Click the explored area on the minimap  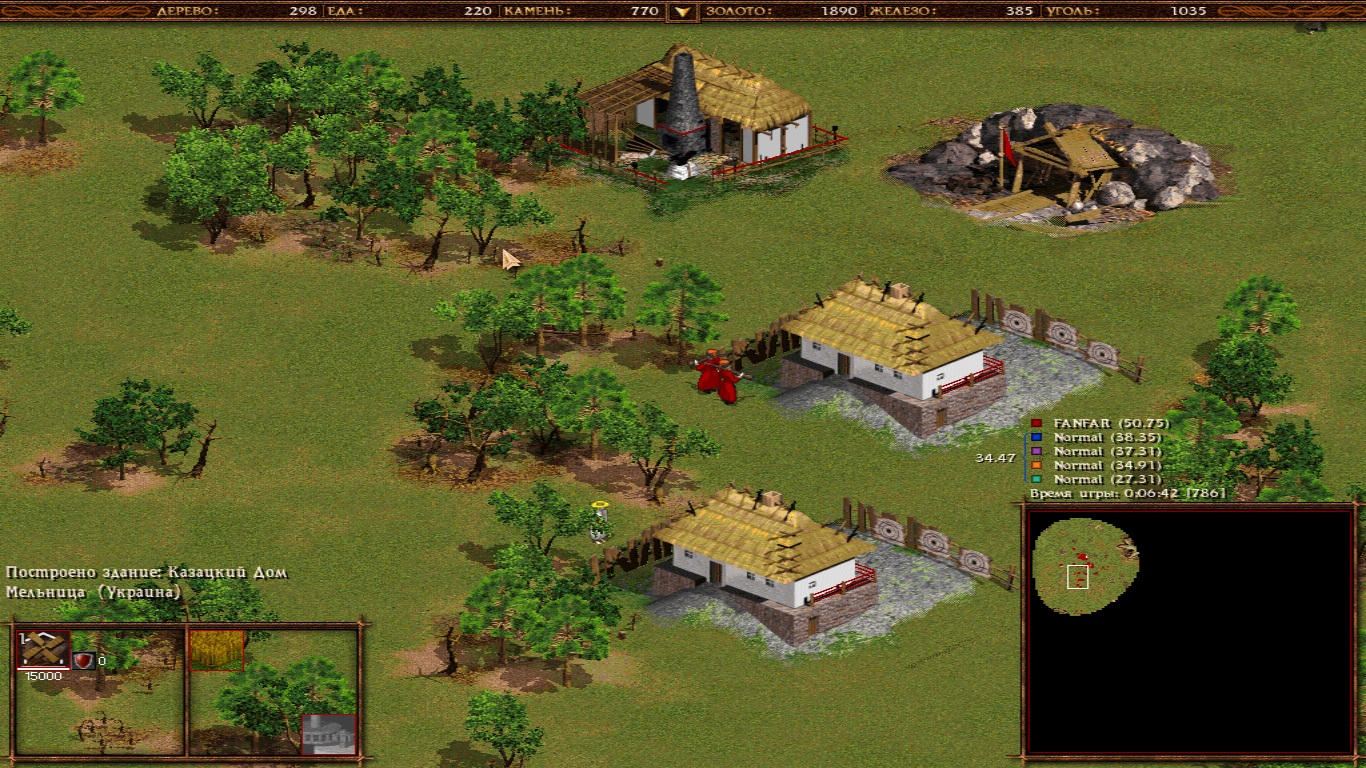[x=1082, y=565]
